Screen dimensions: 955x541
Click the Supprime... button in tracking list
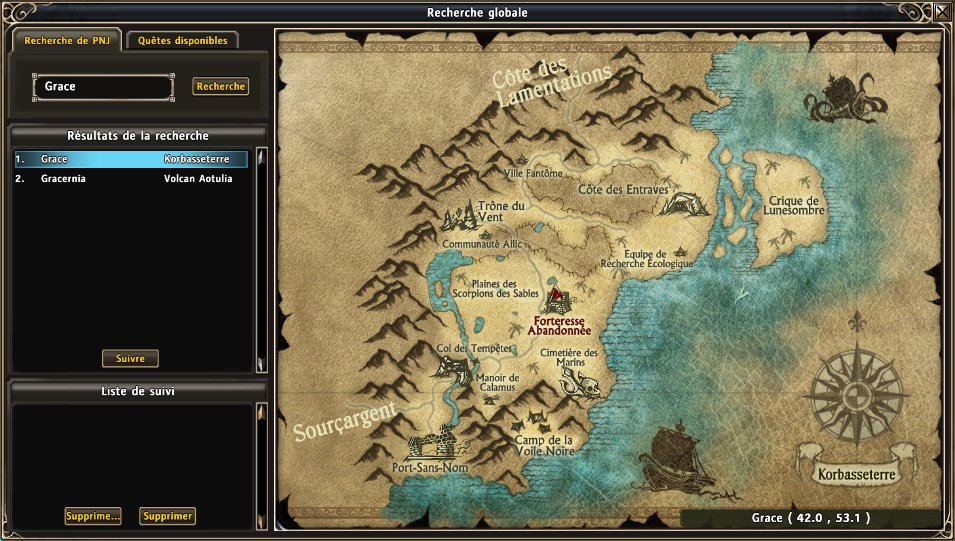pos(93,516)
